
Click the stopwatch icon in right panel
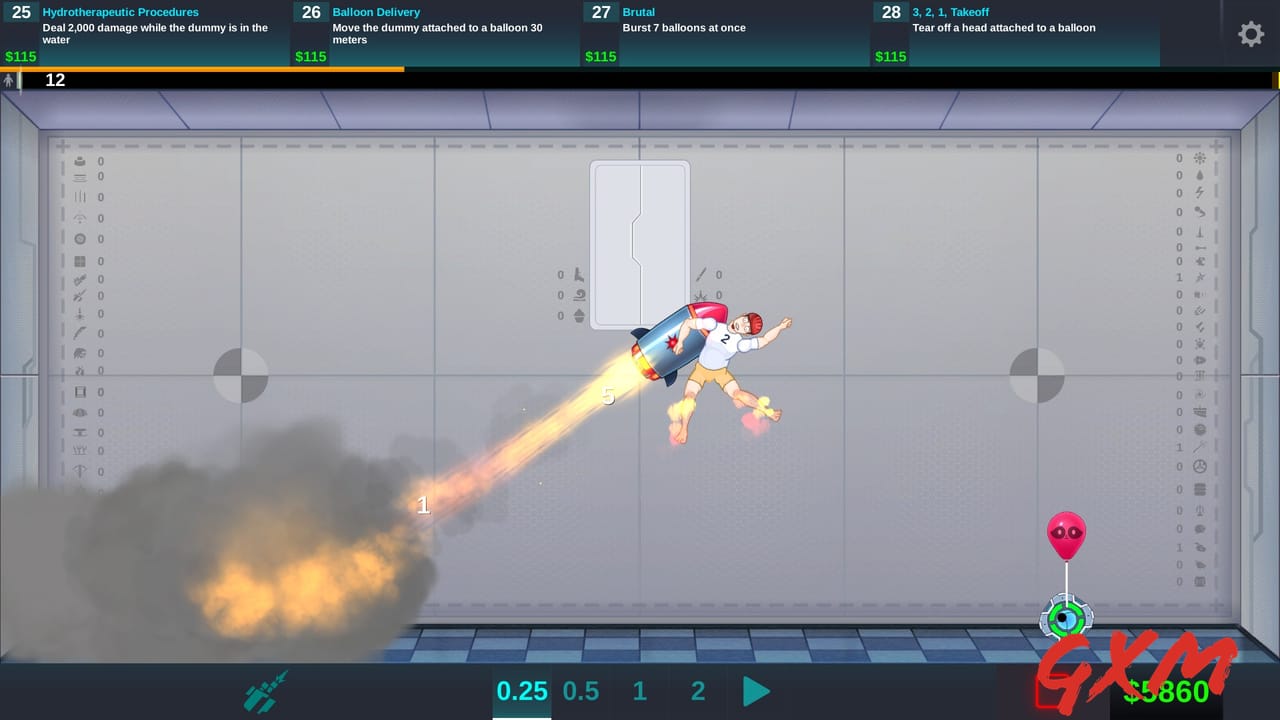(1199, 468)
